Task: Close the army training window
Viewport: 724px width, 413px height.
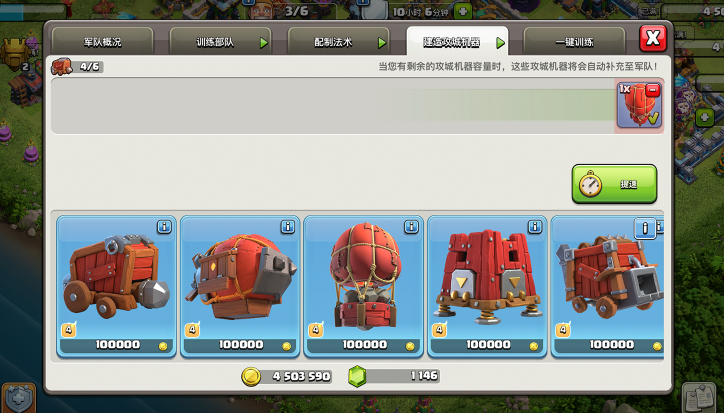Action: 652,39
